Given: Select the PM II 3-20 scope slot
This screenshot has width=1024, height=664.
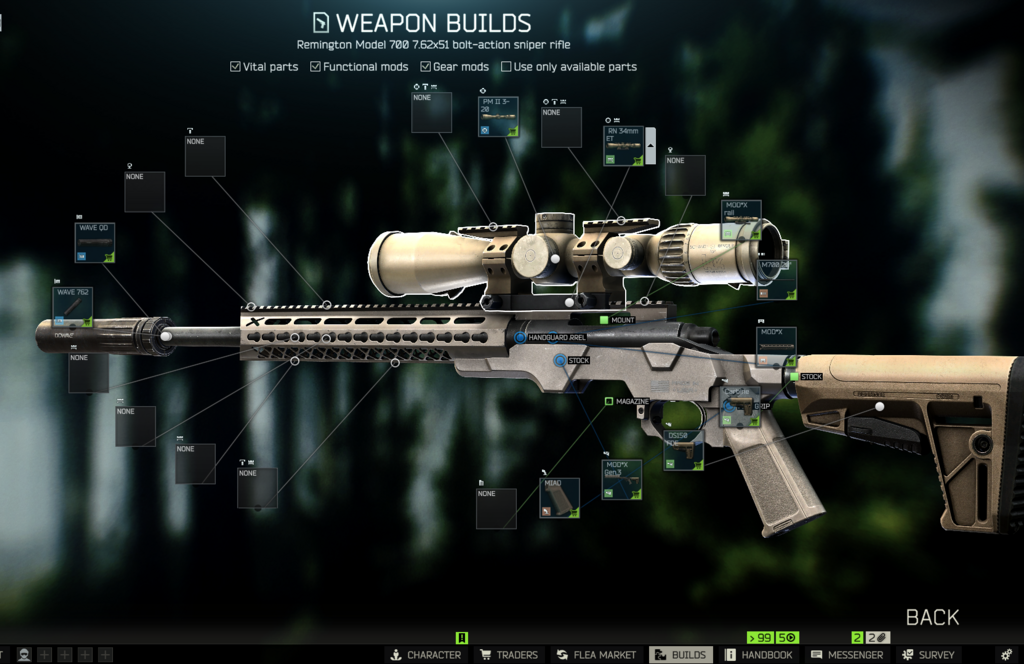Looking at the screenshot, I should (x=498, y=116).
